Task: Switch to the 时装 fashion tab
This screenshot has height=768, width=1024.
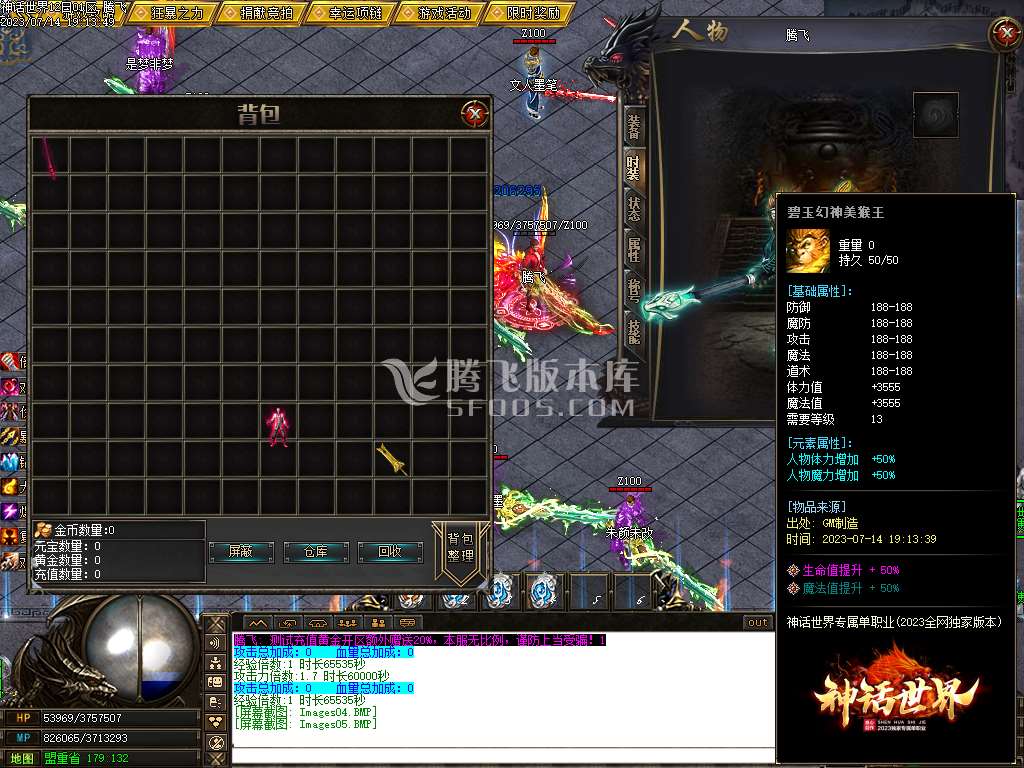Action: 634,168
